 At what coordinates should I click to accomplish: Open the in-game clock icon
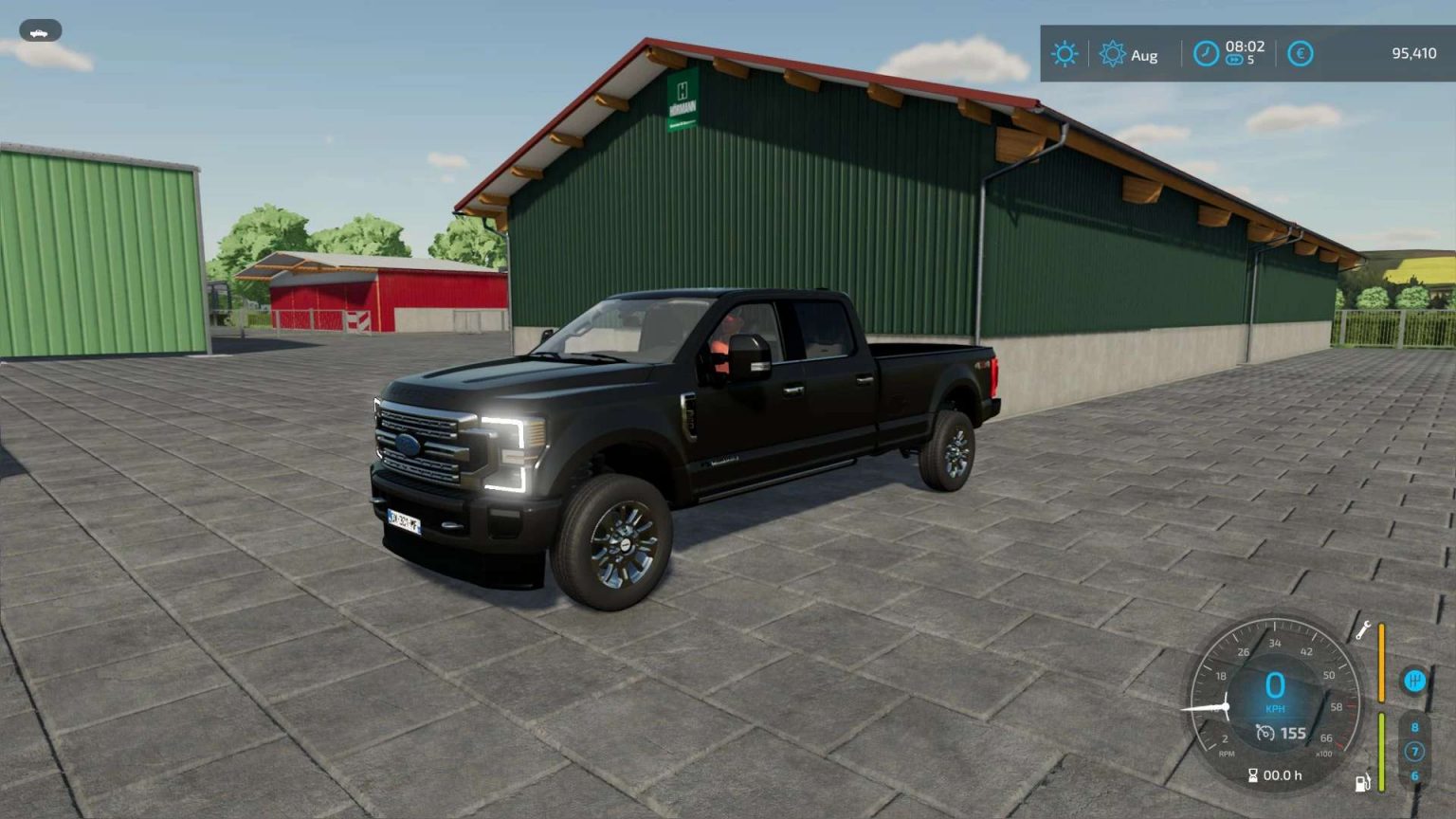(1205, 53)
